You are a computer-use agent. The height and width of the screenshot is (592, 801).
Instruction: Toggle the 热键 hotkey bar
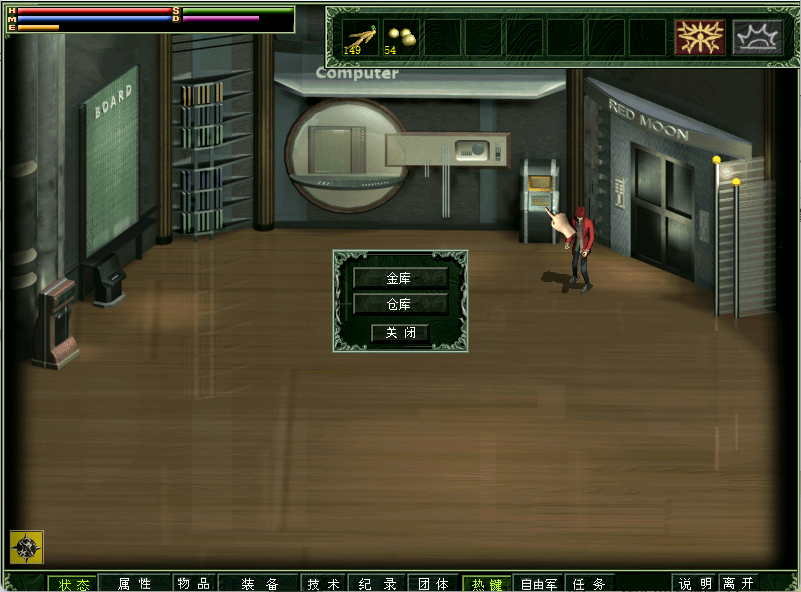coord(487,584)
